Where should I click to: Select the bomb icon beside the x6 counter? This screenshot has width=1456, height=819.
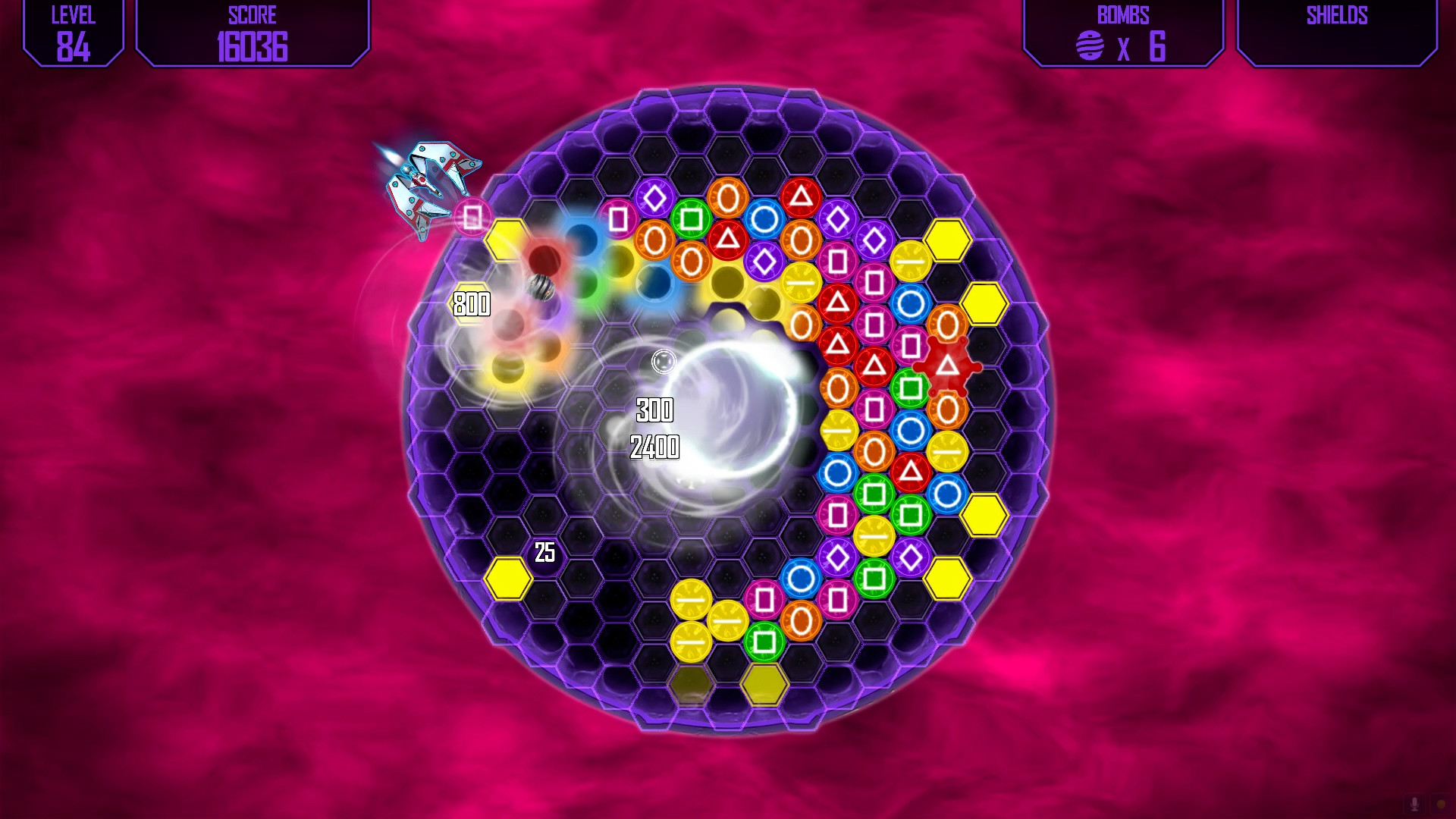click(x=1087, y=46)
